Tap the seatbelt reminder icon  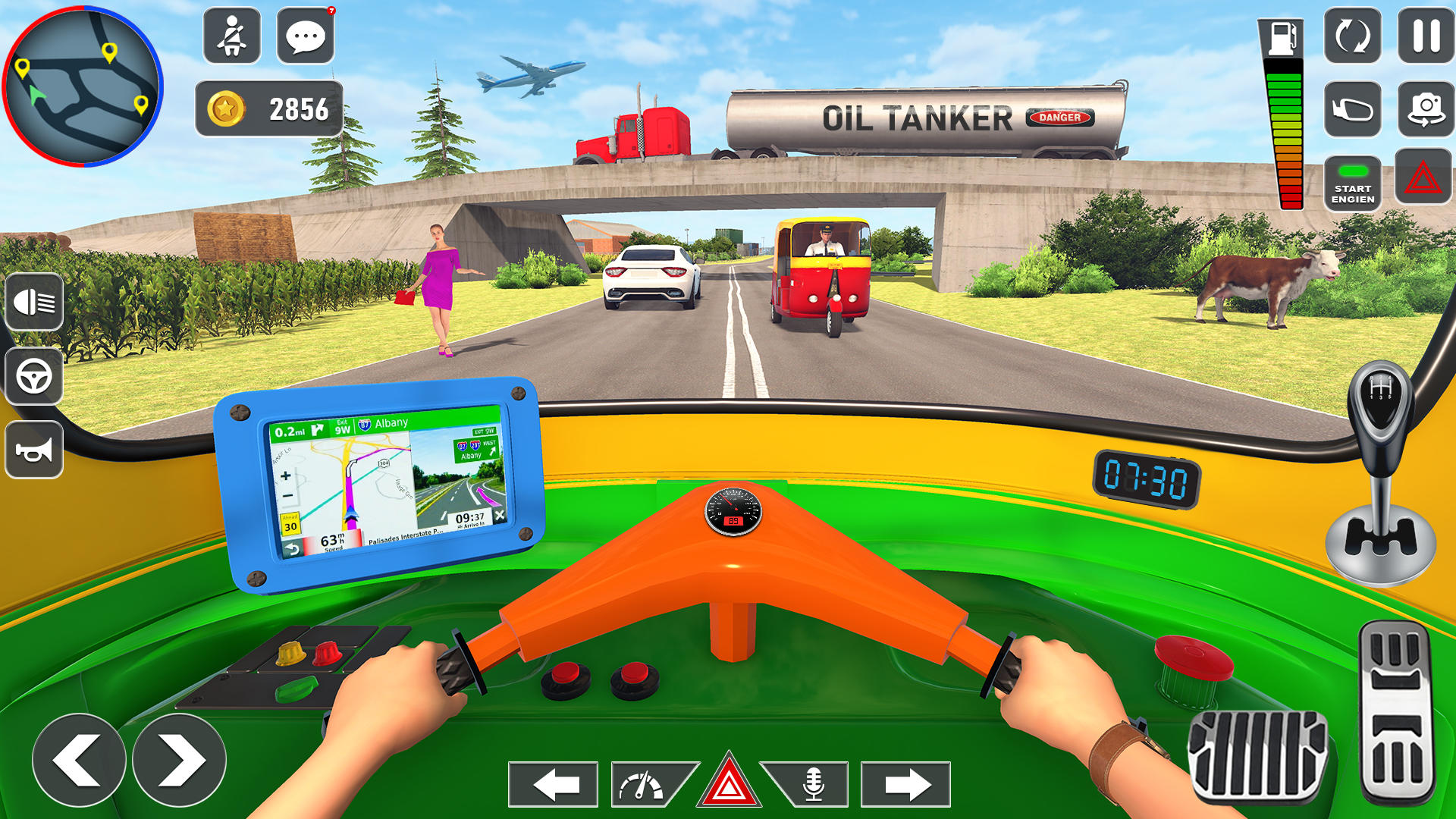231,36
